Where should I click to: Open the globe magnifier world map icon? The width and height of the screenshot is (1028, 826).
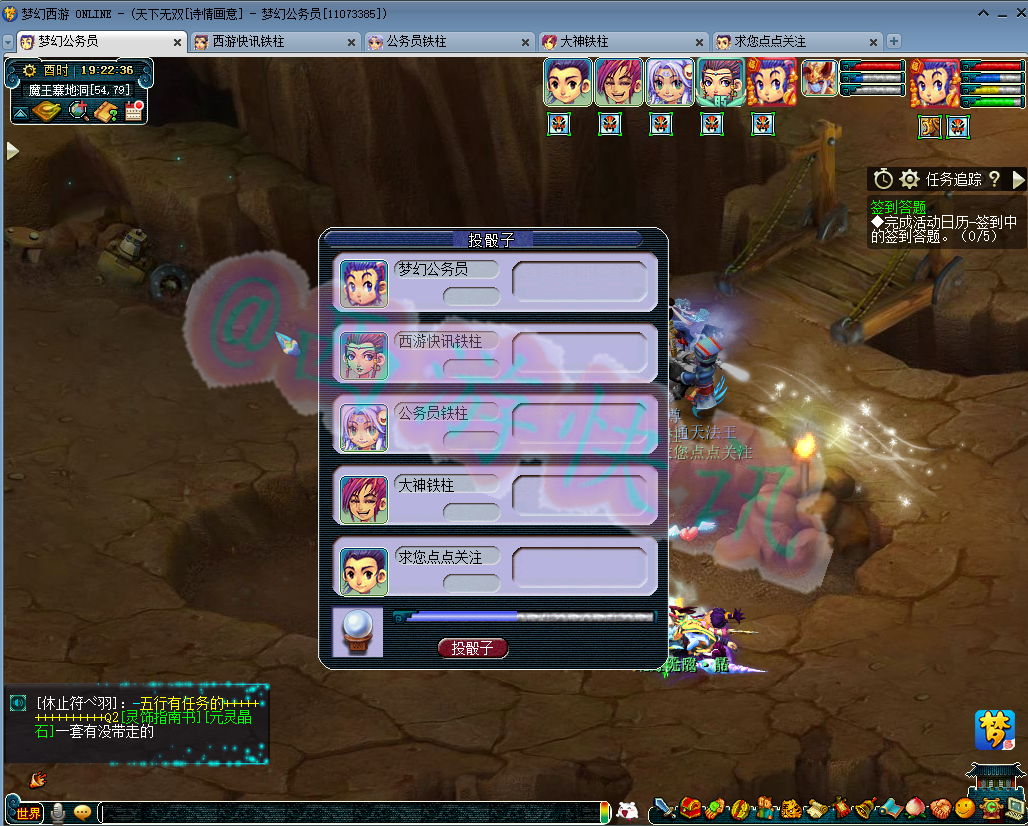(79, 111)
